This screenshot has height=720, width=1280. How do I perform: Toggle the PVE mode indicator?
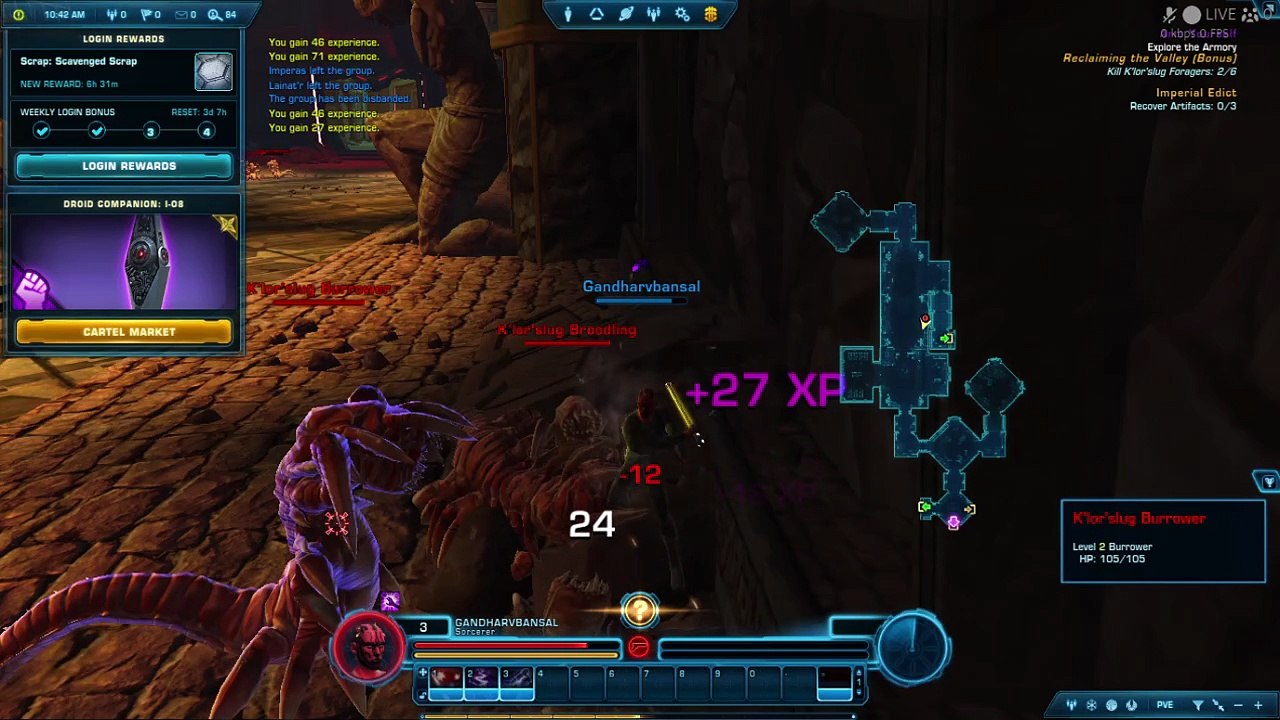click(x=1165, y=705)
